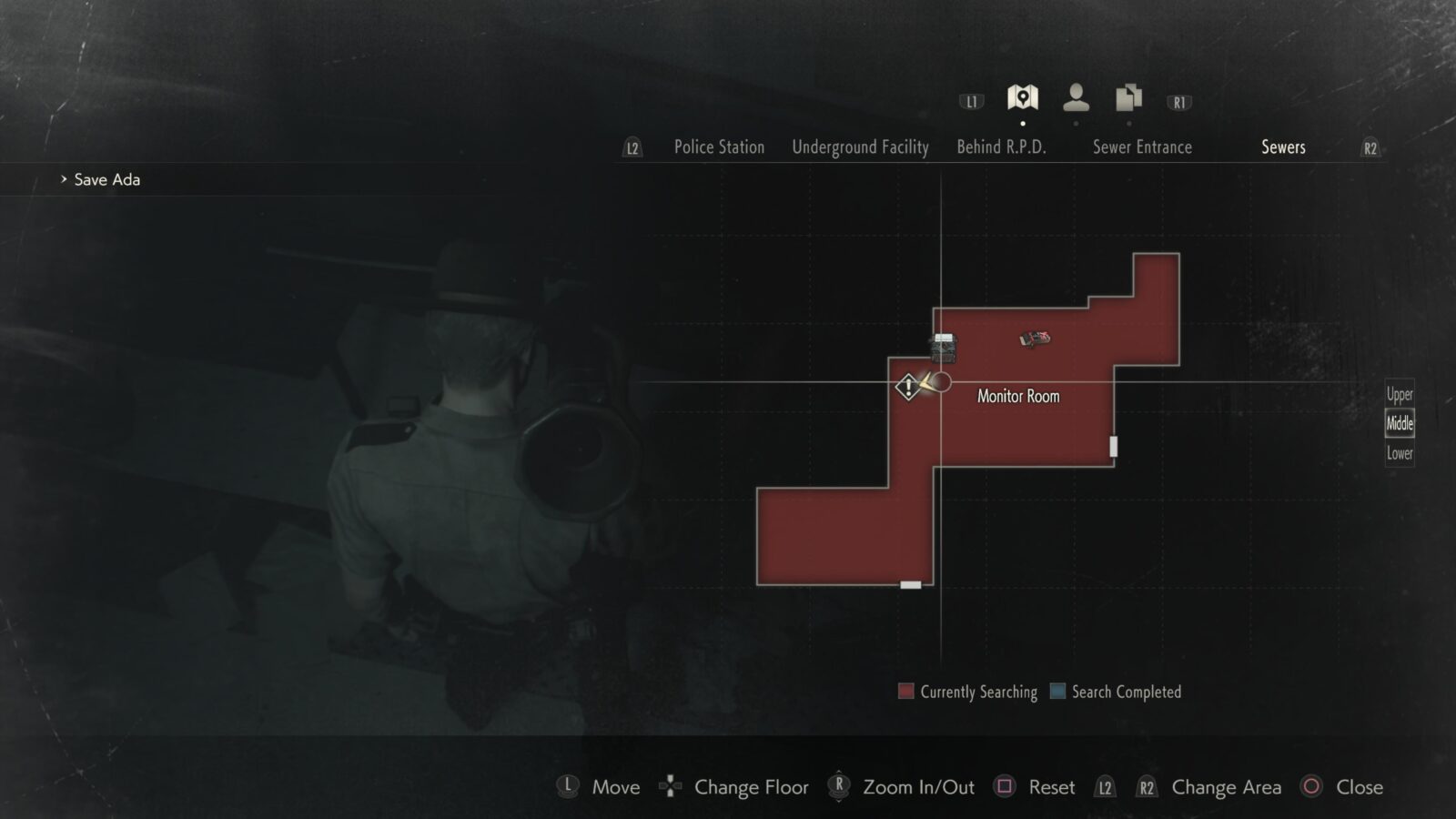Open the Map panel icon

pos(1023,96)
